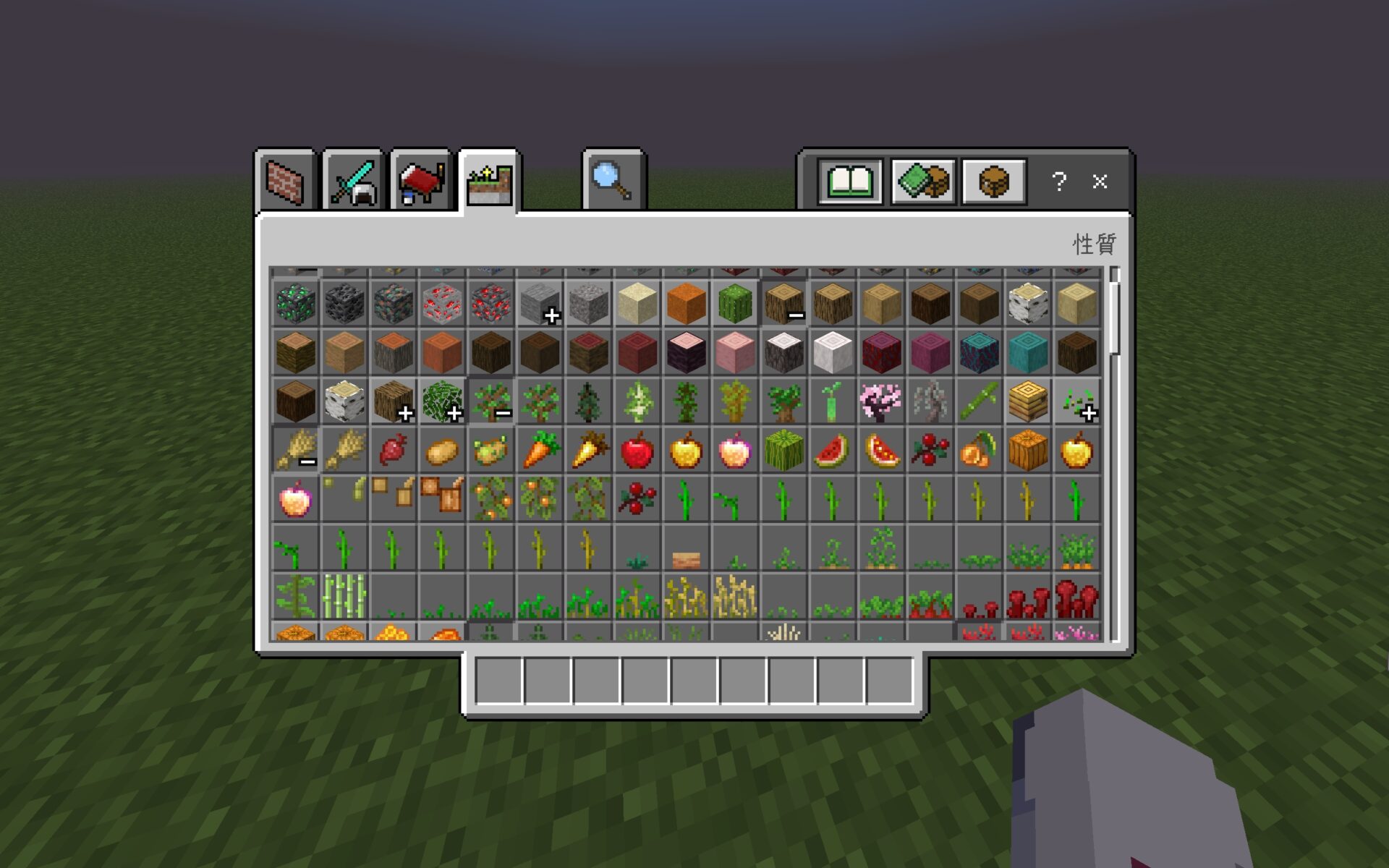Viewport: 1389px width, 868px height.
Task: Pick the green cactus block
Action: pos(735,304)
